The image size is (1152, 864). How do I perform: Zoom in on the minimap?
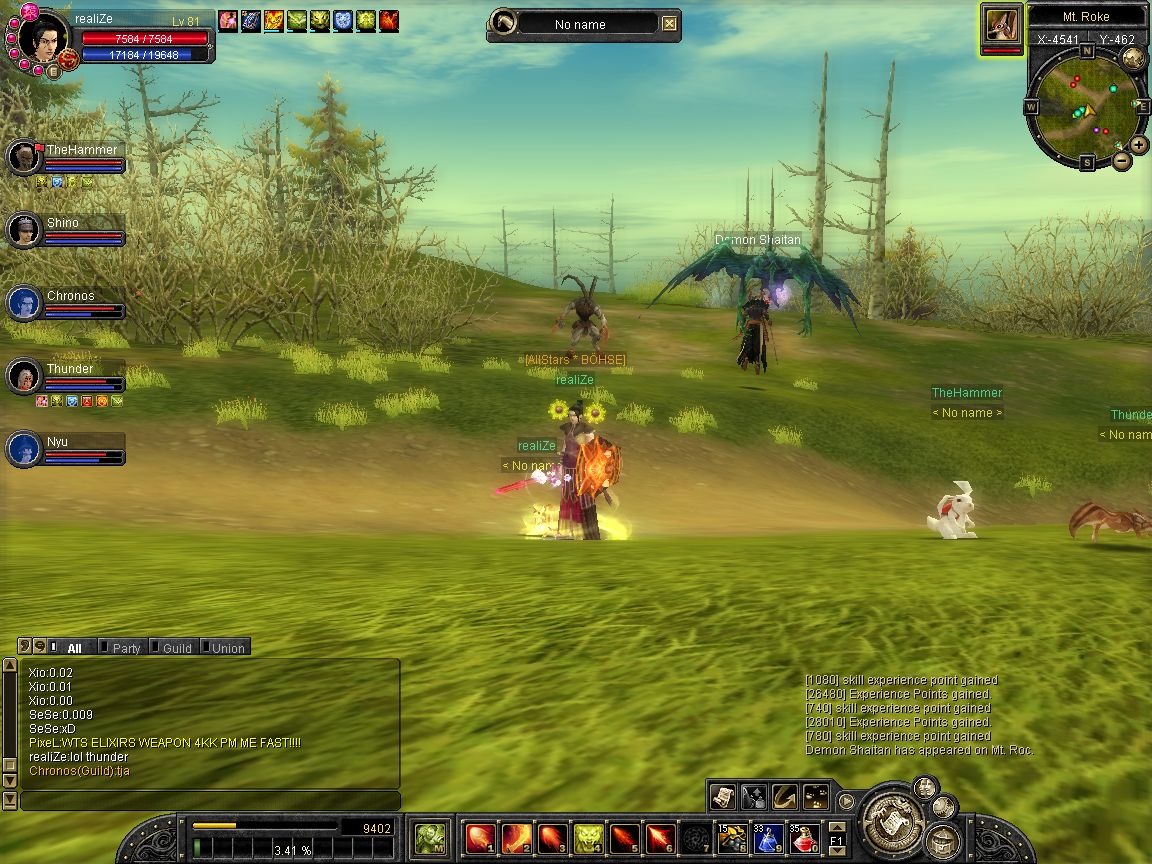click(1139, 145)
